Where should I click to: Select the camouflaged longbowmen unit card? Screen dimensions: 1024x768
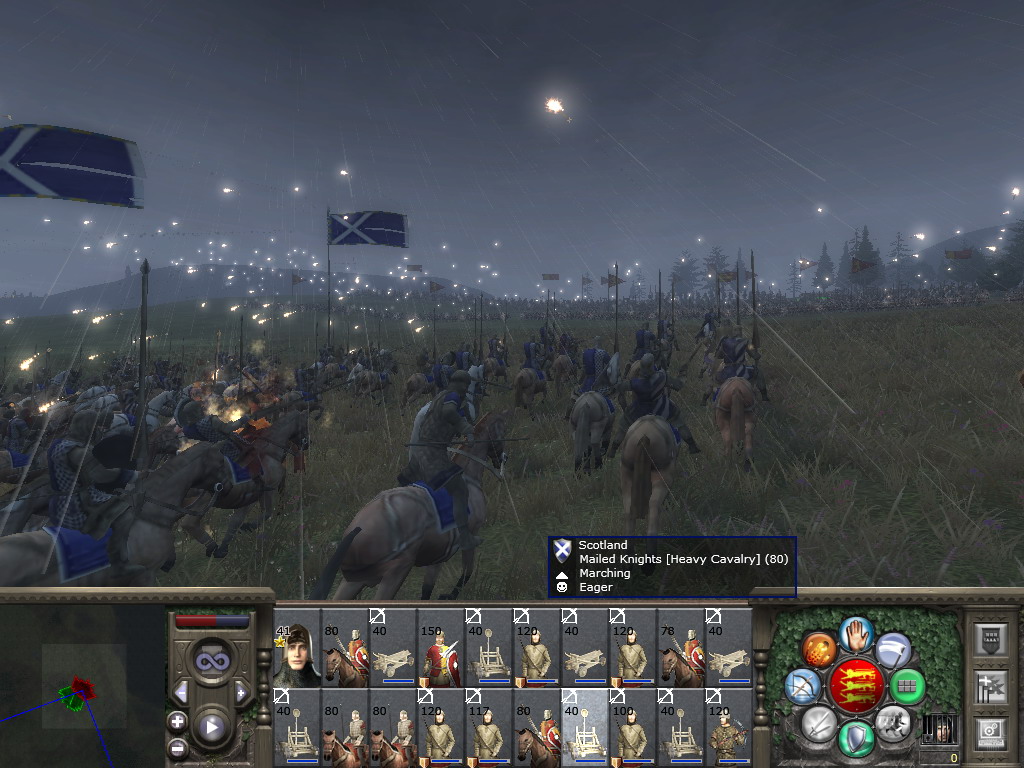coord(729,728)
